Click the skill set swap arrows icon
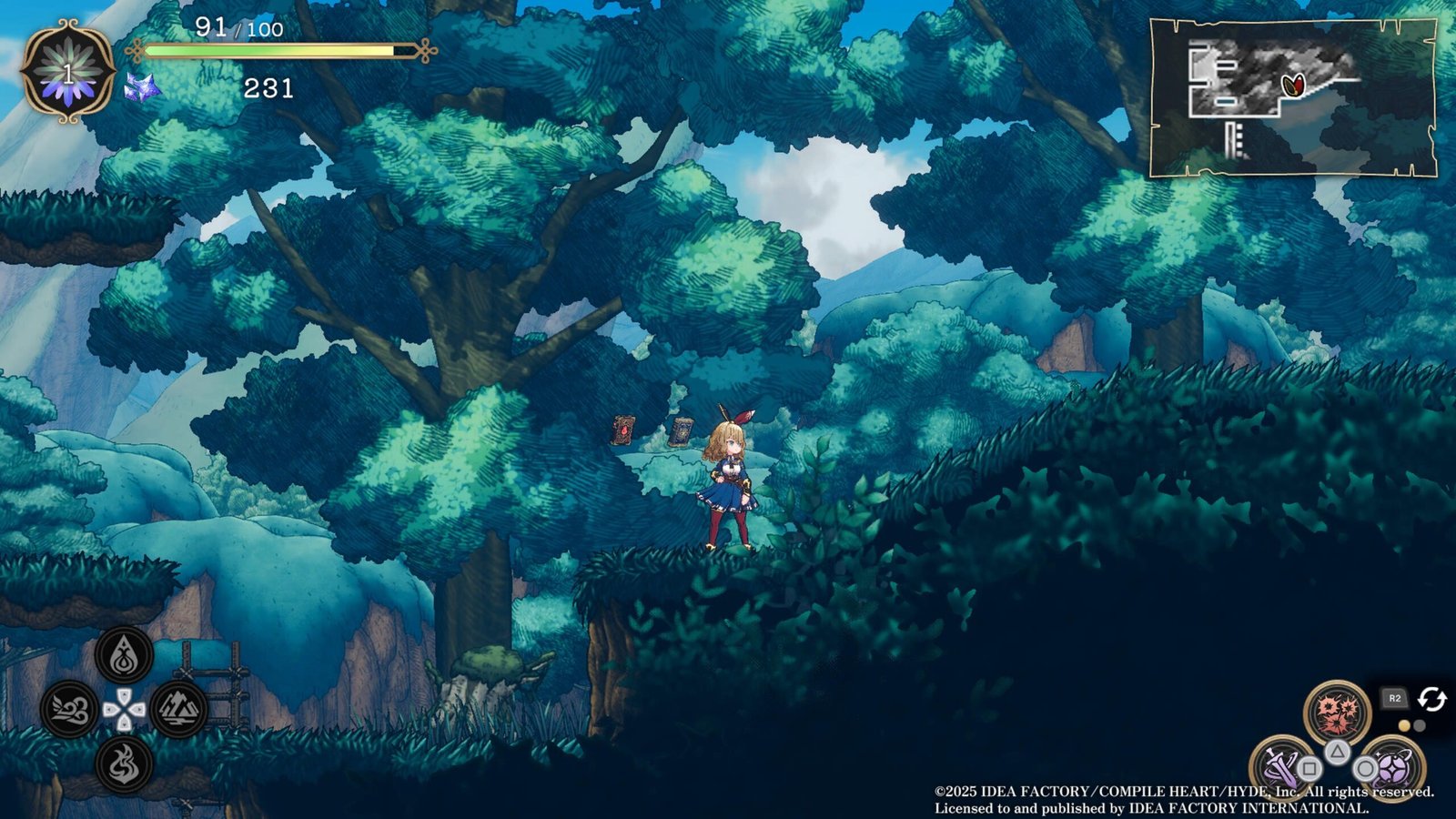 [x=1432, y=699]
